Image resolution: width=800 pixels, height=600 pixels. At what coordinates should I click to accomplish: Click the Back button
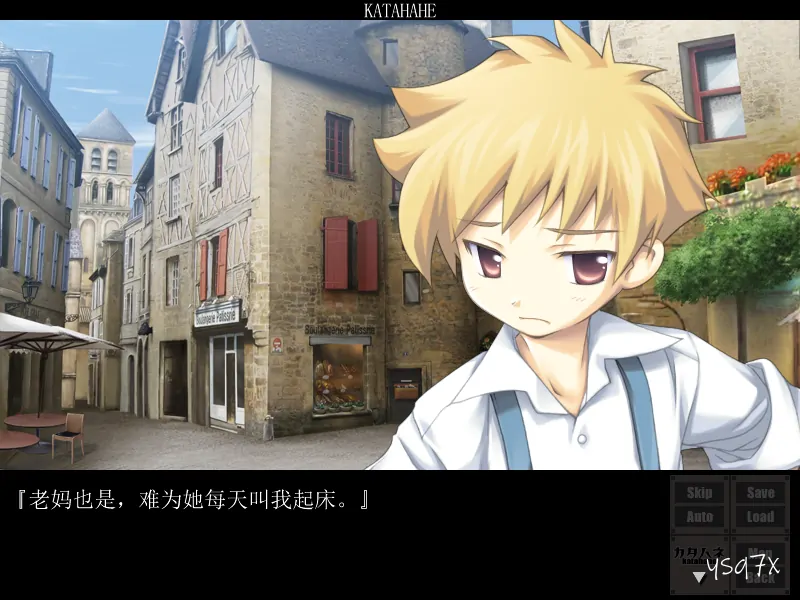(761, 578)
